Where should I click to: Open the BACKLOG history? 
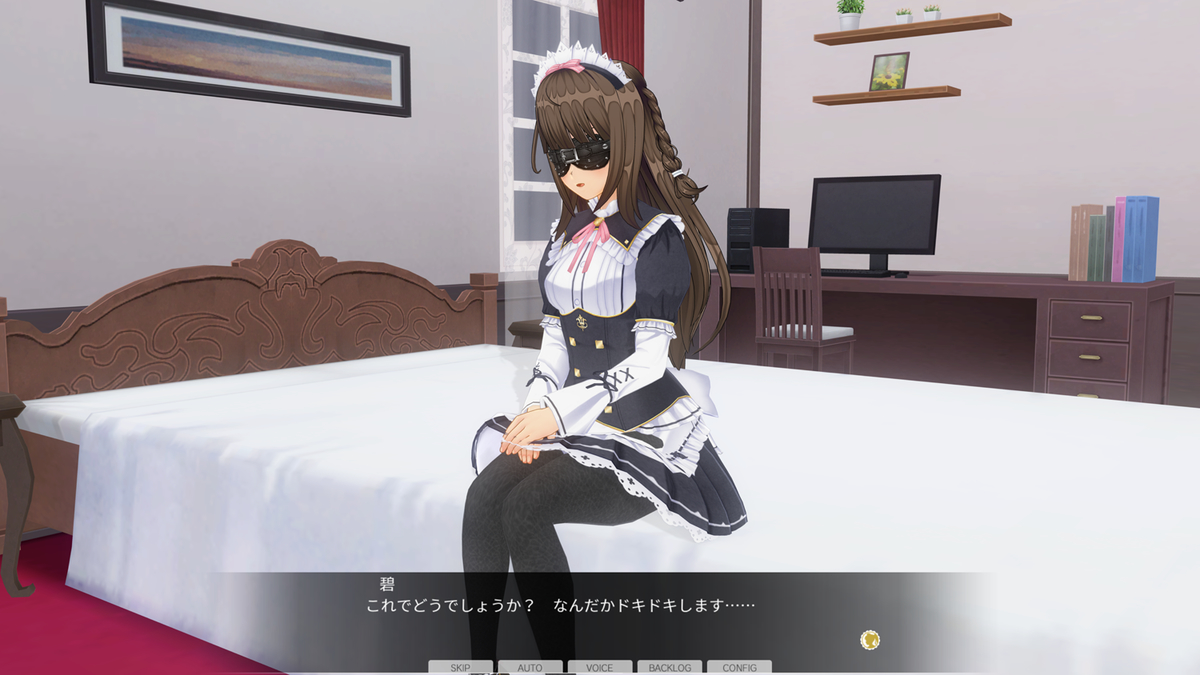coord(670,667)
